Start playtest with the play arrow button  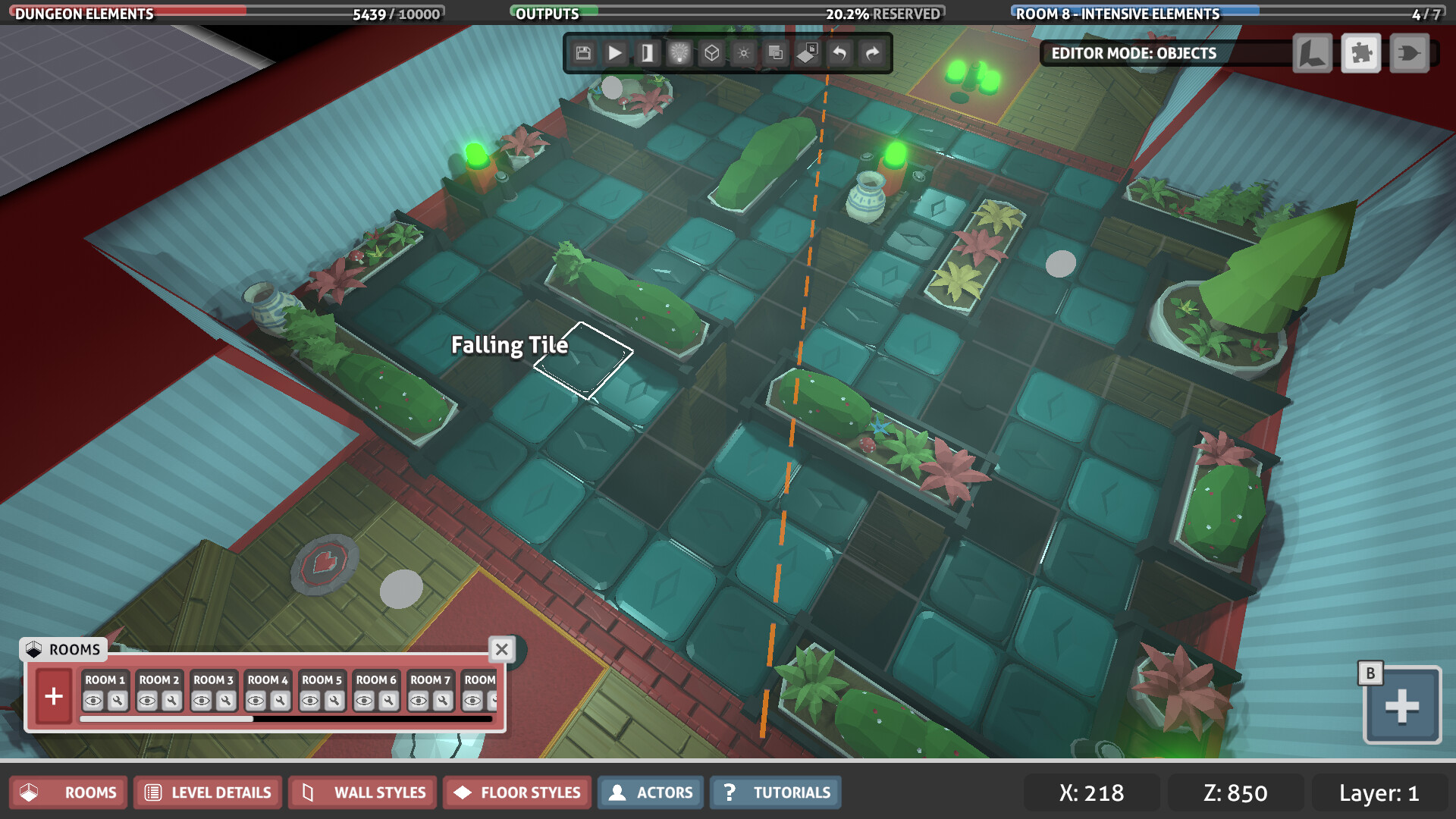click(x=615, y=53)
